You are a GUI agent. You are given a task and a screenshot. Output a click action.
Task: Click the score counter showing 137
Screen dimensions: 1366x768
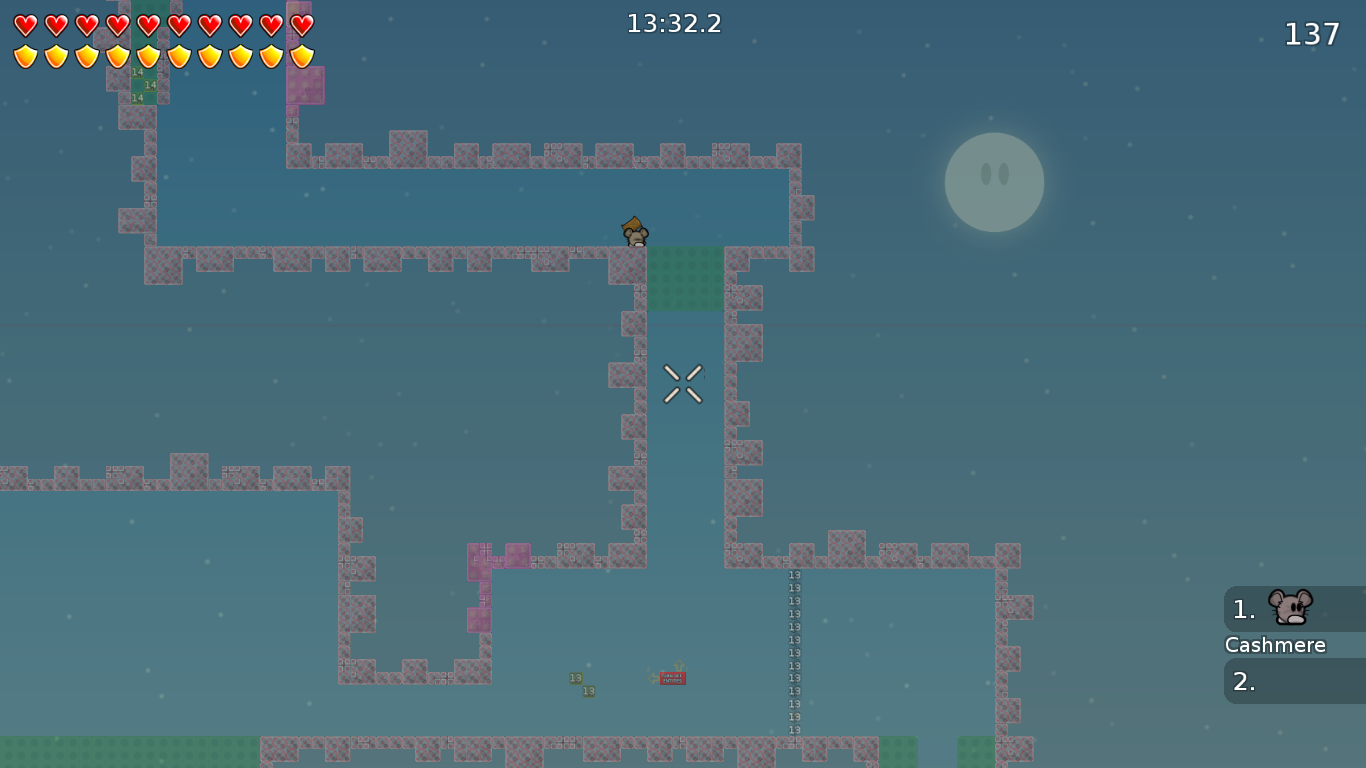1311,33
